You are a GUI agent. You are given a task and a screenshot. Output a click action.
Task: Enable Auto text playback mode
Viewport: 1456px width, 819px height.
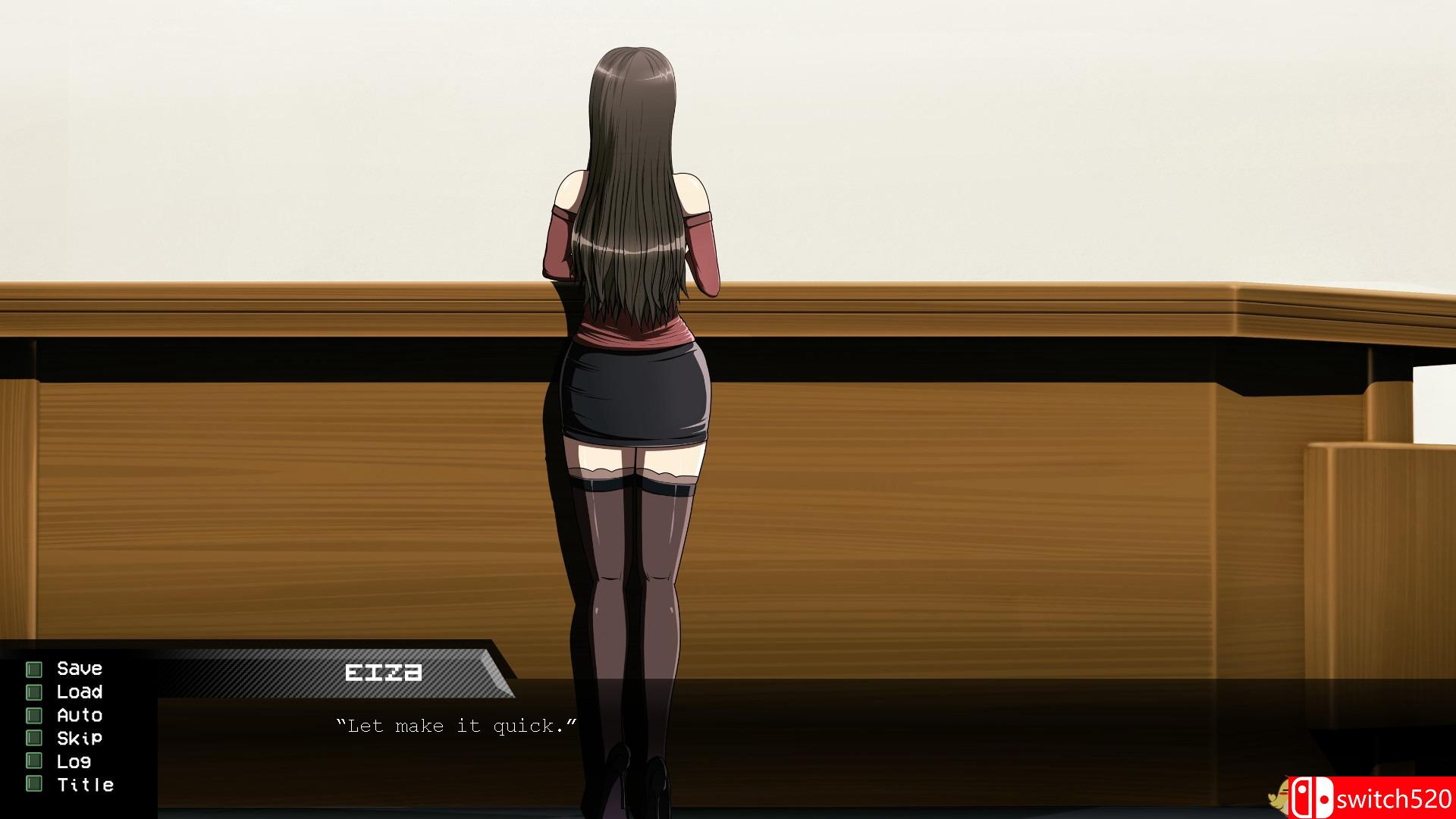(78, 714)
